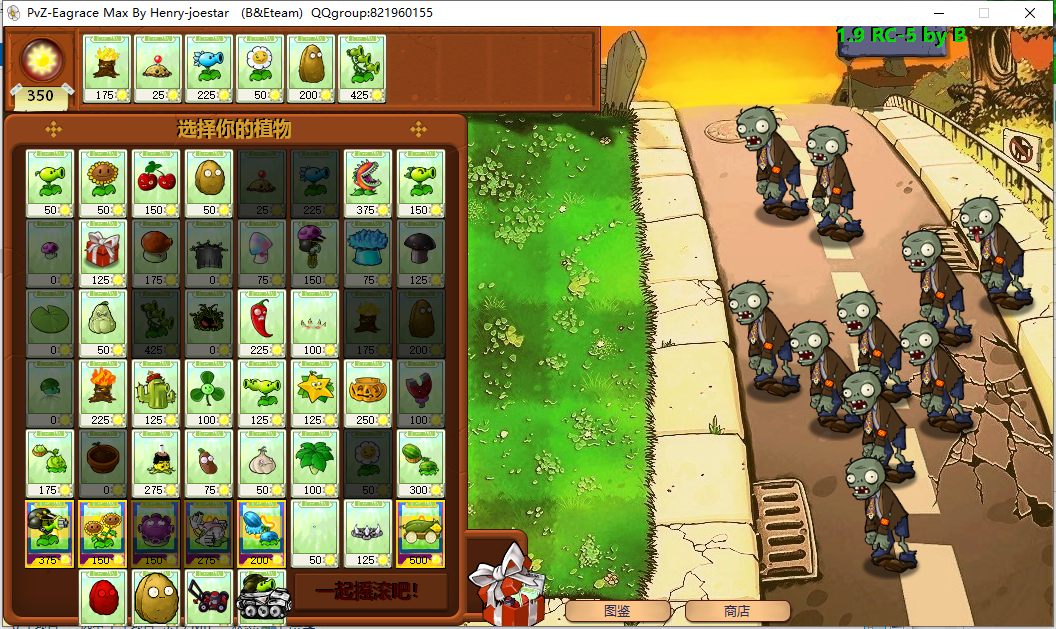Pick the Cherry Bomb seed packet
The height and width of the screenshot is (629, 1056).
point(156,183)
